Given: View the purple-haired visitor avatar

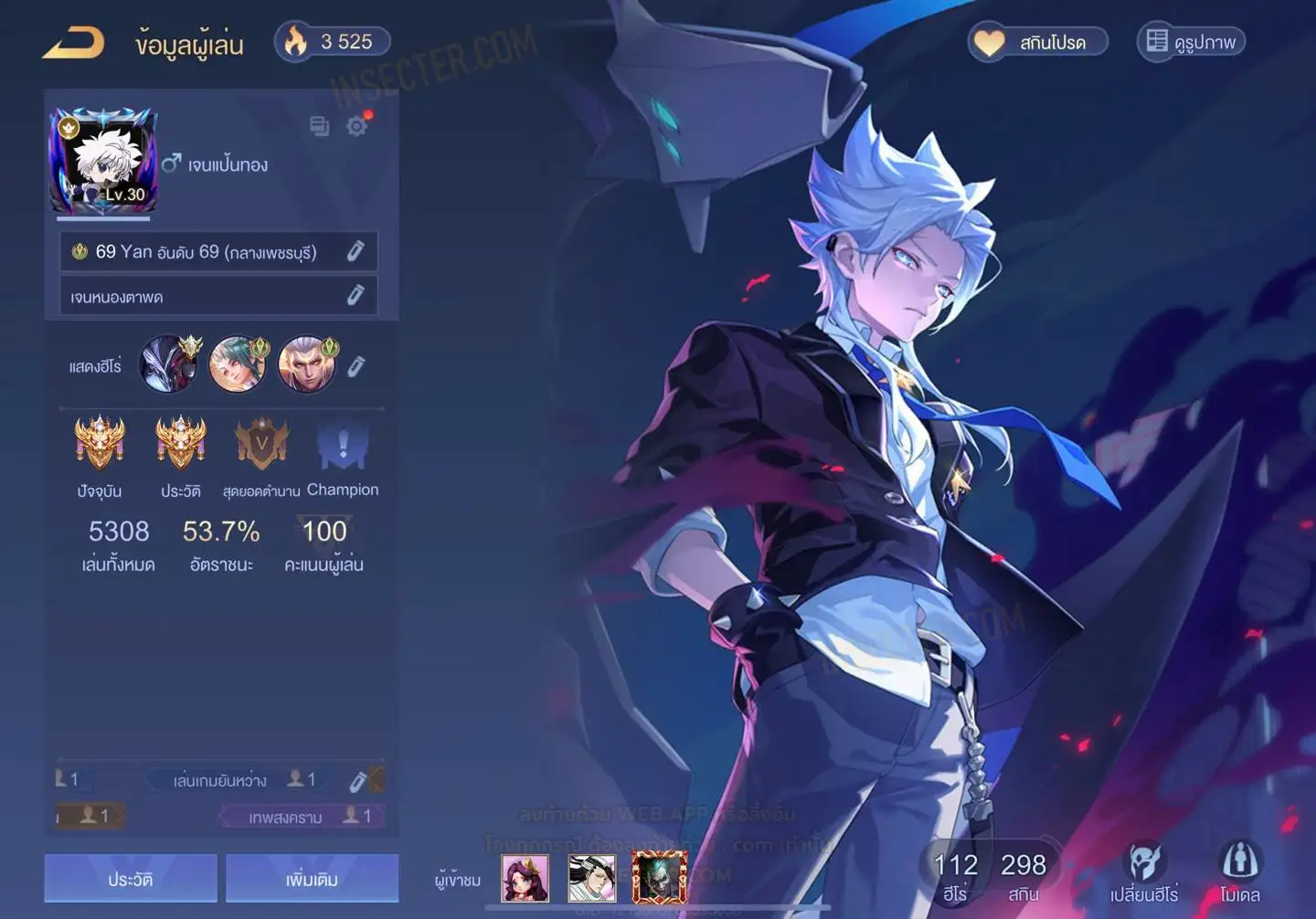Looking at the screenshot, I should click(525, 879).
